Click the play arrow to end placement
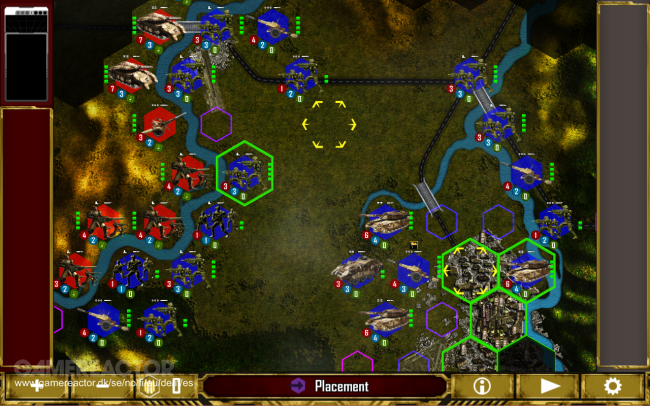650x406 pixels. pyautogui.click(x=550, y=386)
